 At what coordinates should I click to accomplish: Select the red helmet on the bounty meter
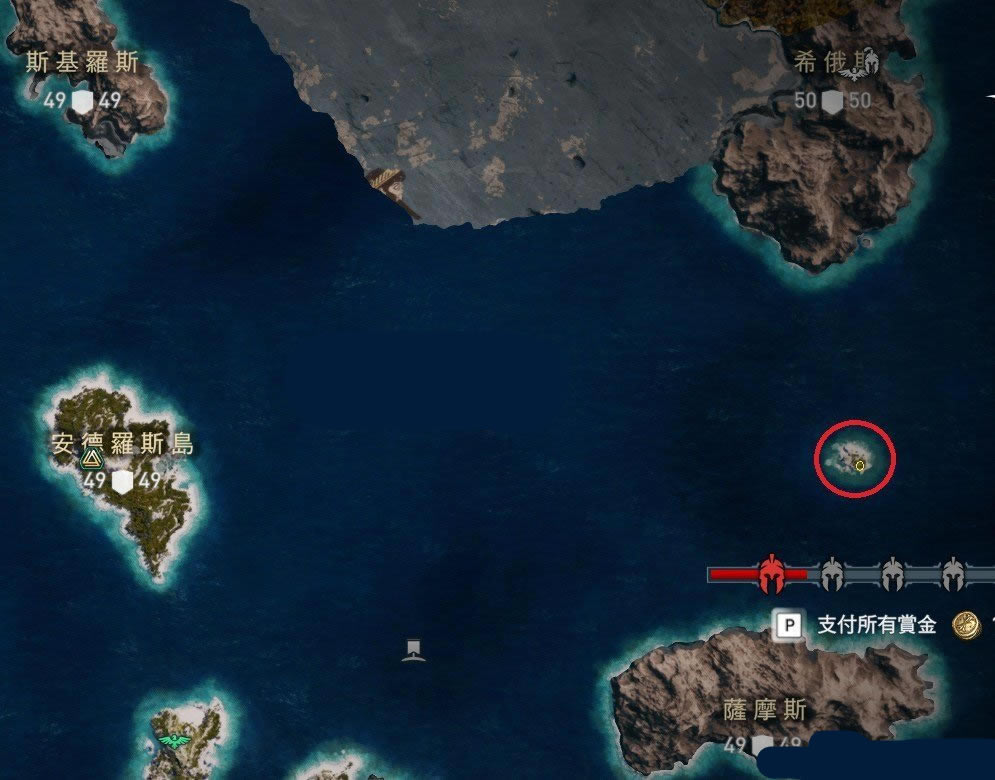pyautogui.click(x=770, y=574)
